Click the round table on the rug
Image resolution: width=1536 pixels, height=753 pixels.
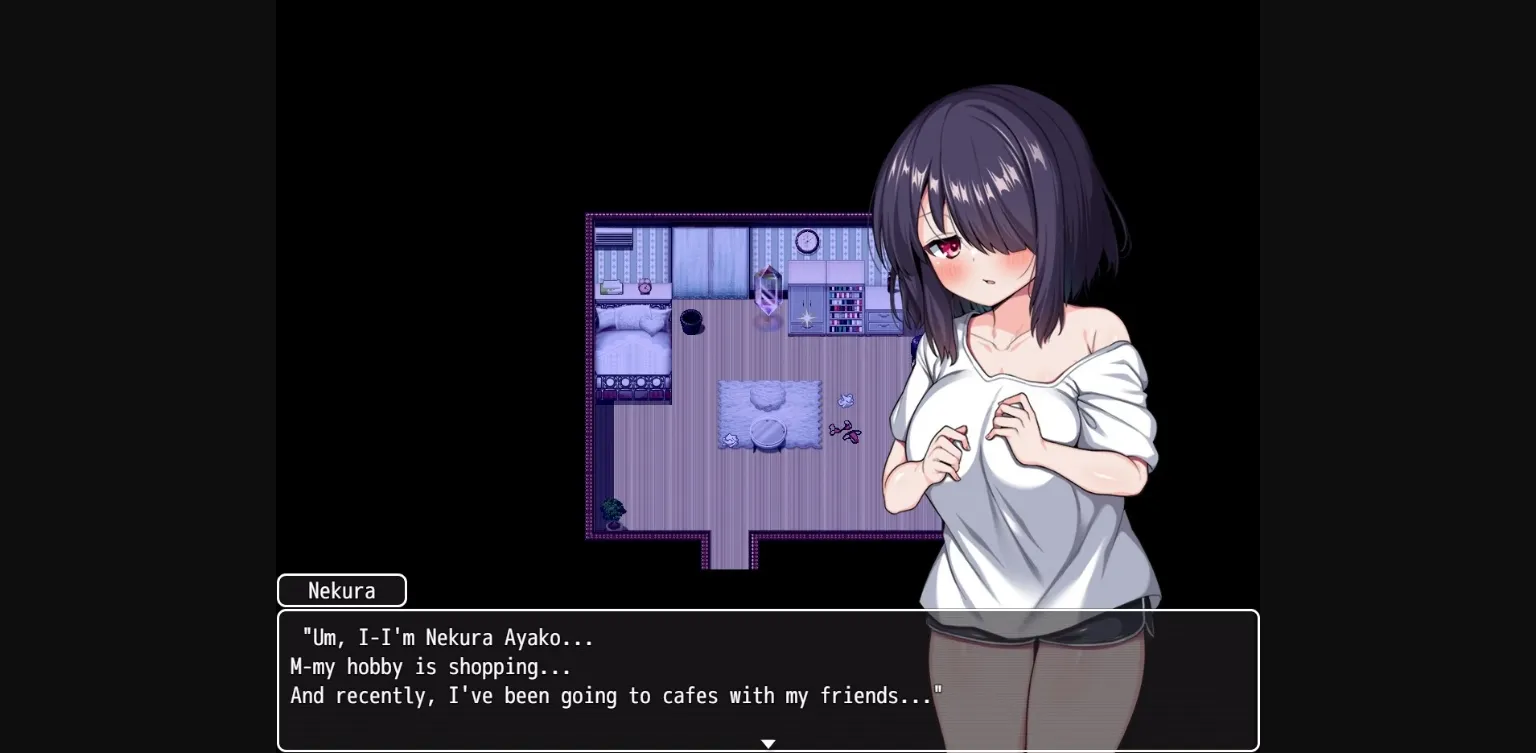tap(768, 431)
